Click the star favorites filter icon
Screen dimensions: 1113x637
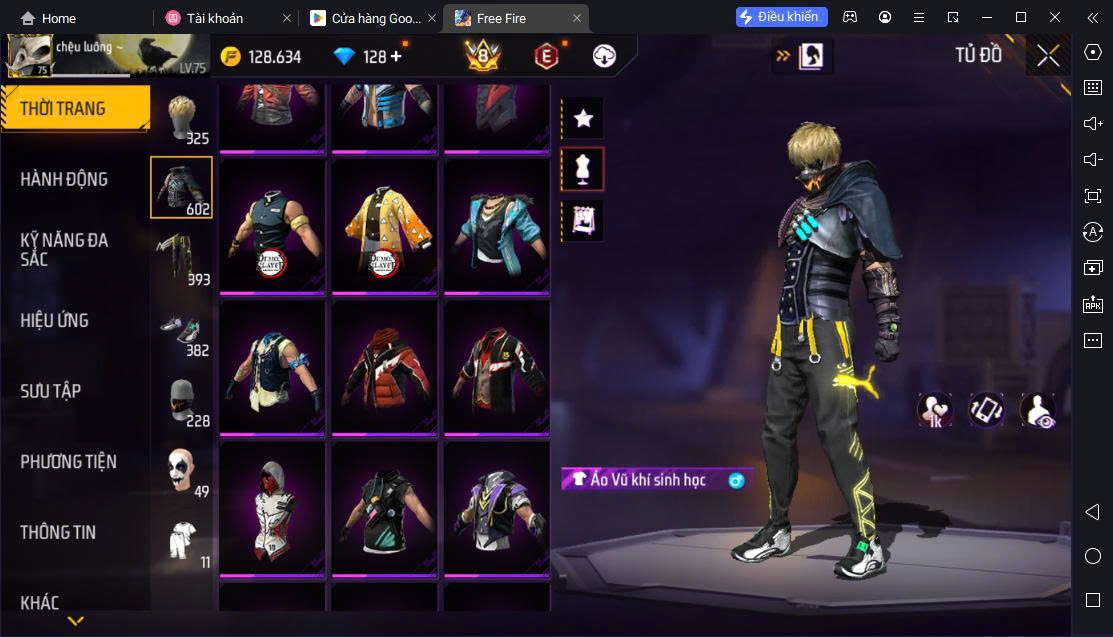coord(583,119)
